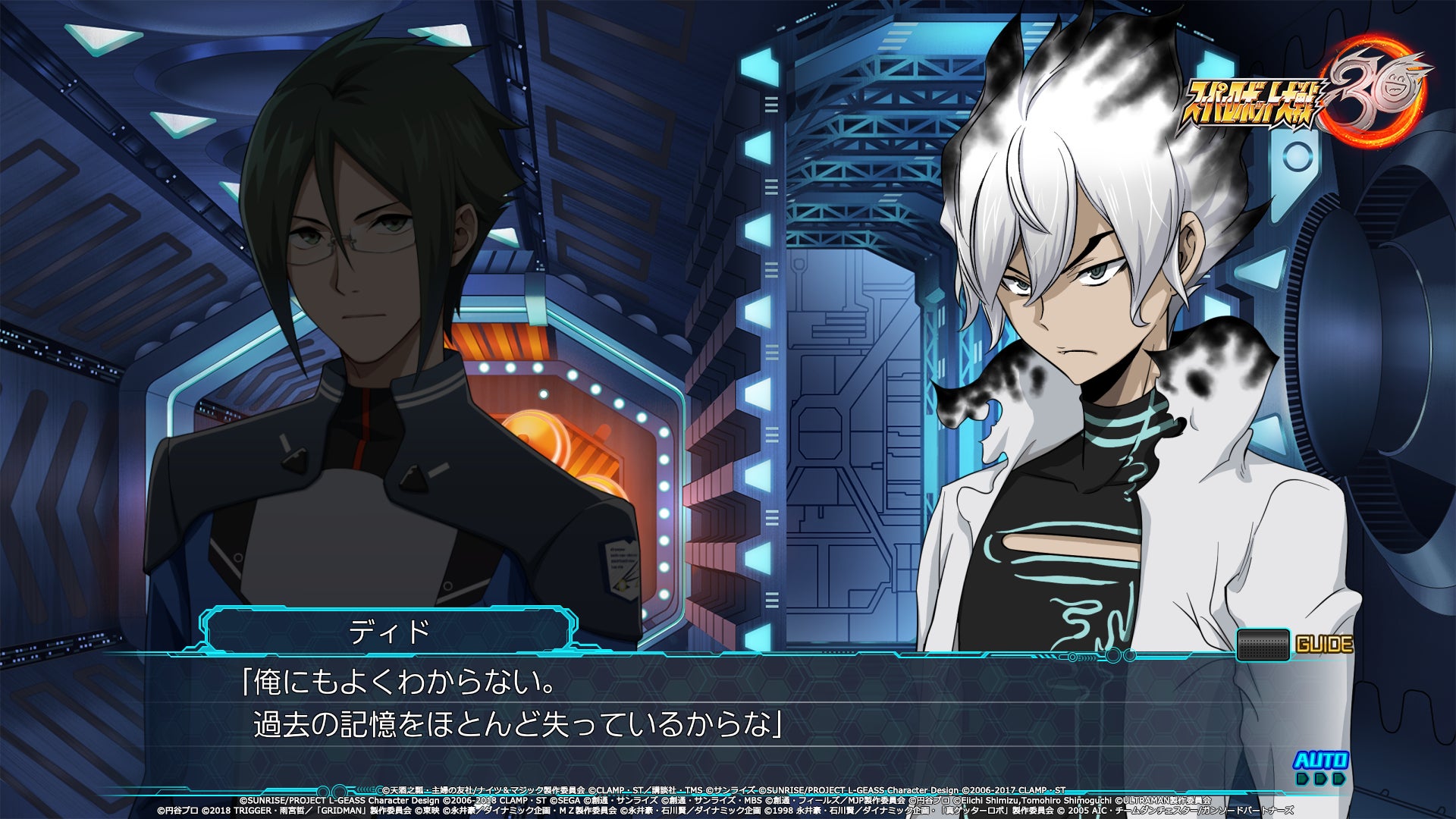Open the GUIDE panel
This screenshot has width=1456, height=819.
(1295, 645)
